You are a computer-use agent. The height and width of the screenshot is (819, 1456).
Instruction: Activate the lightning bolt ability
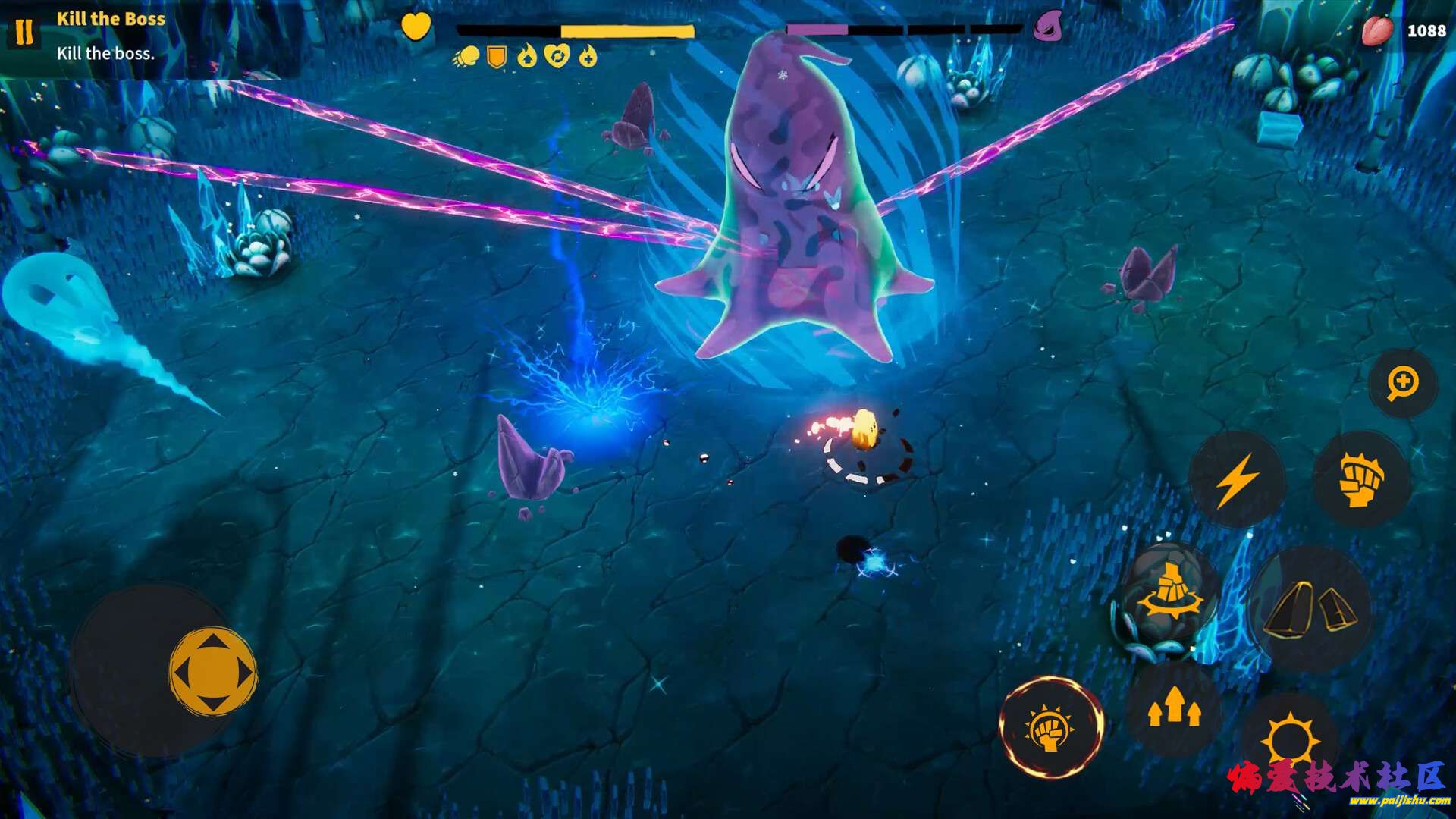[1237, 479]
